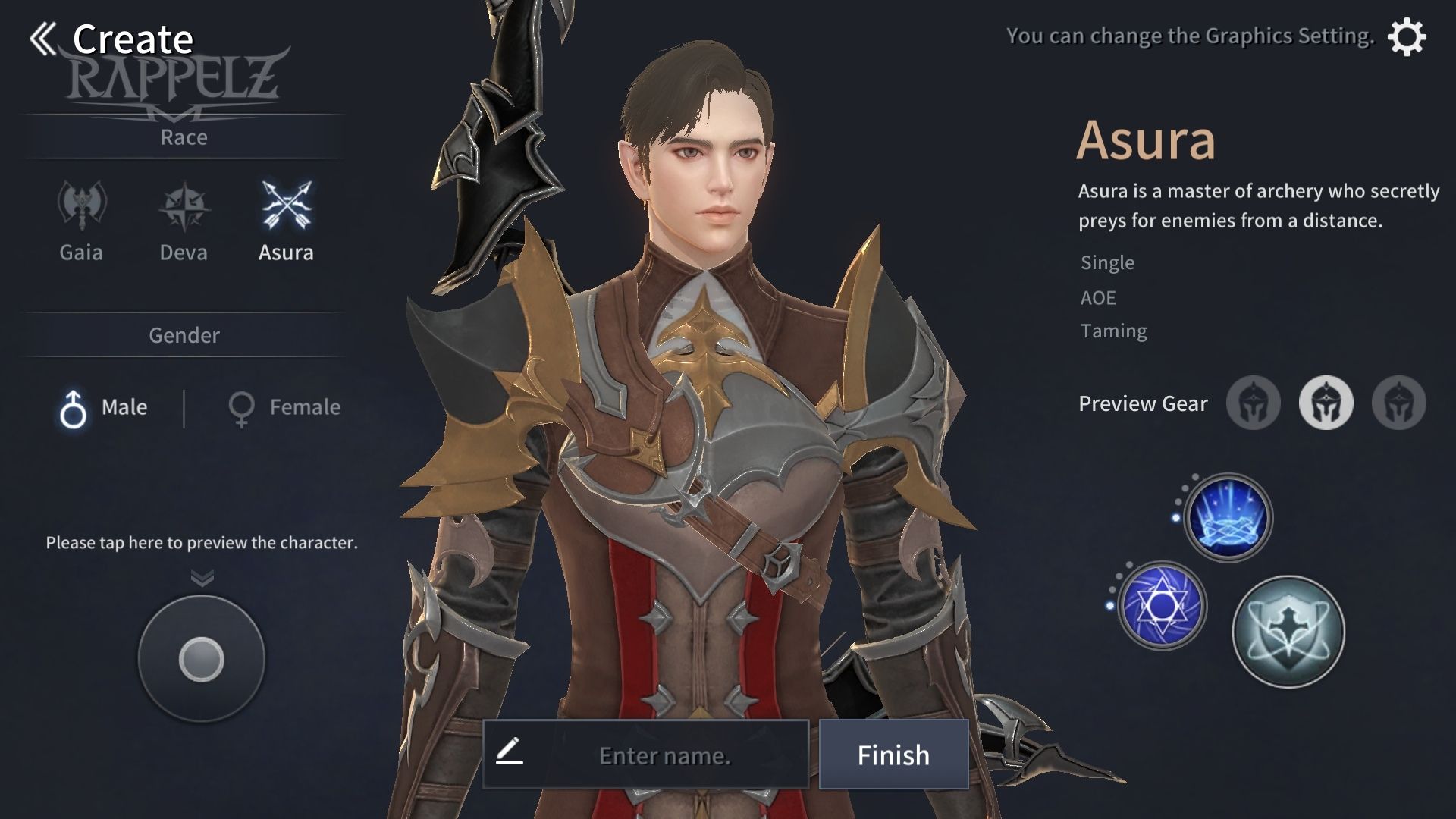
Task: Go back using the Create arrow
Action: click(44, 39)
